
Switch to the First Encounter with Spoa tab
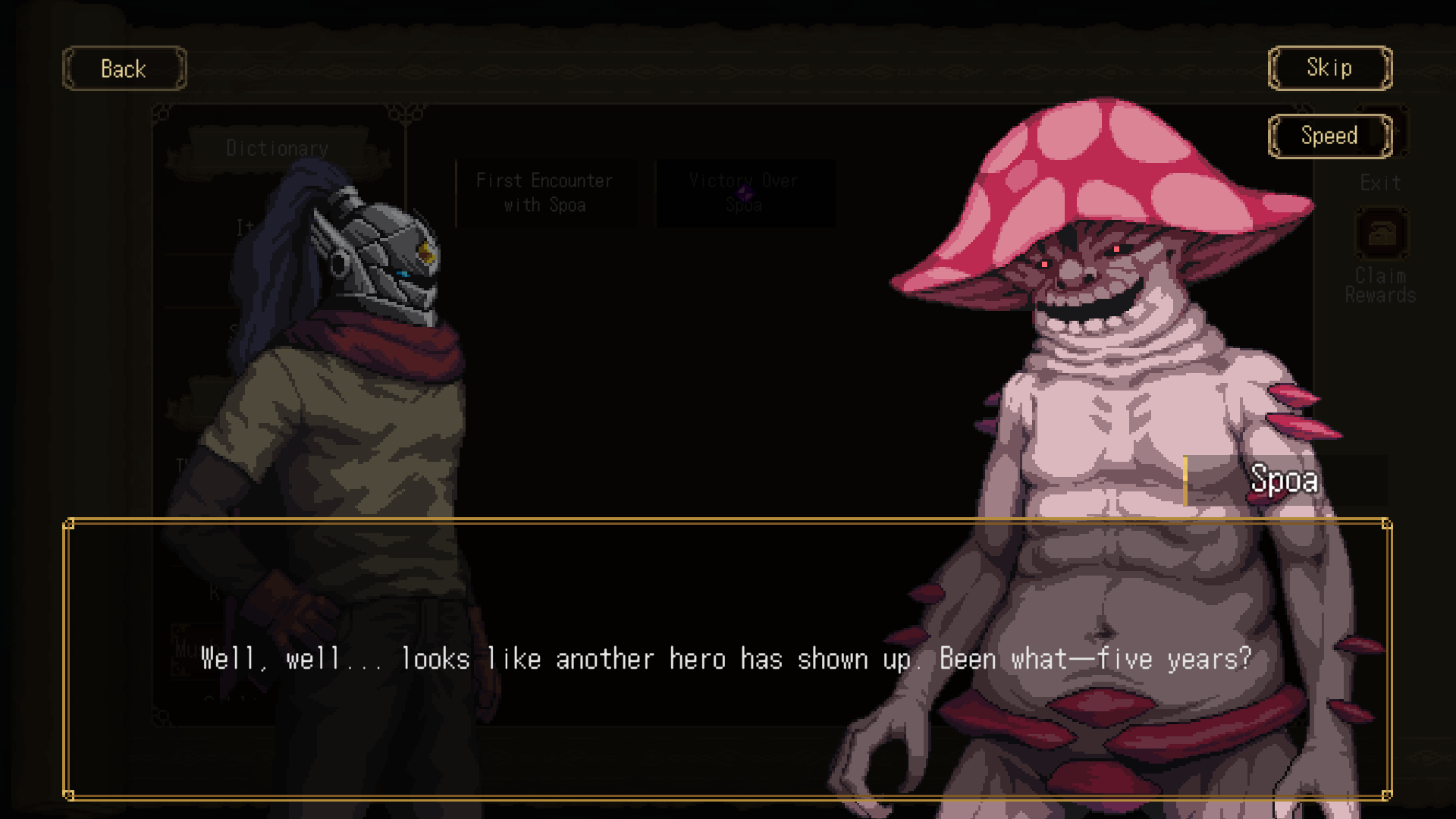point(544,192)
